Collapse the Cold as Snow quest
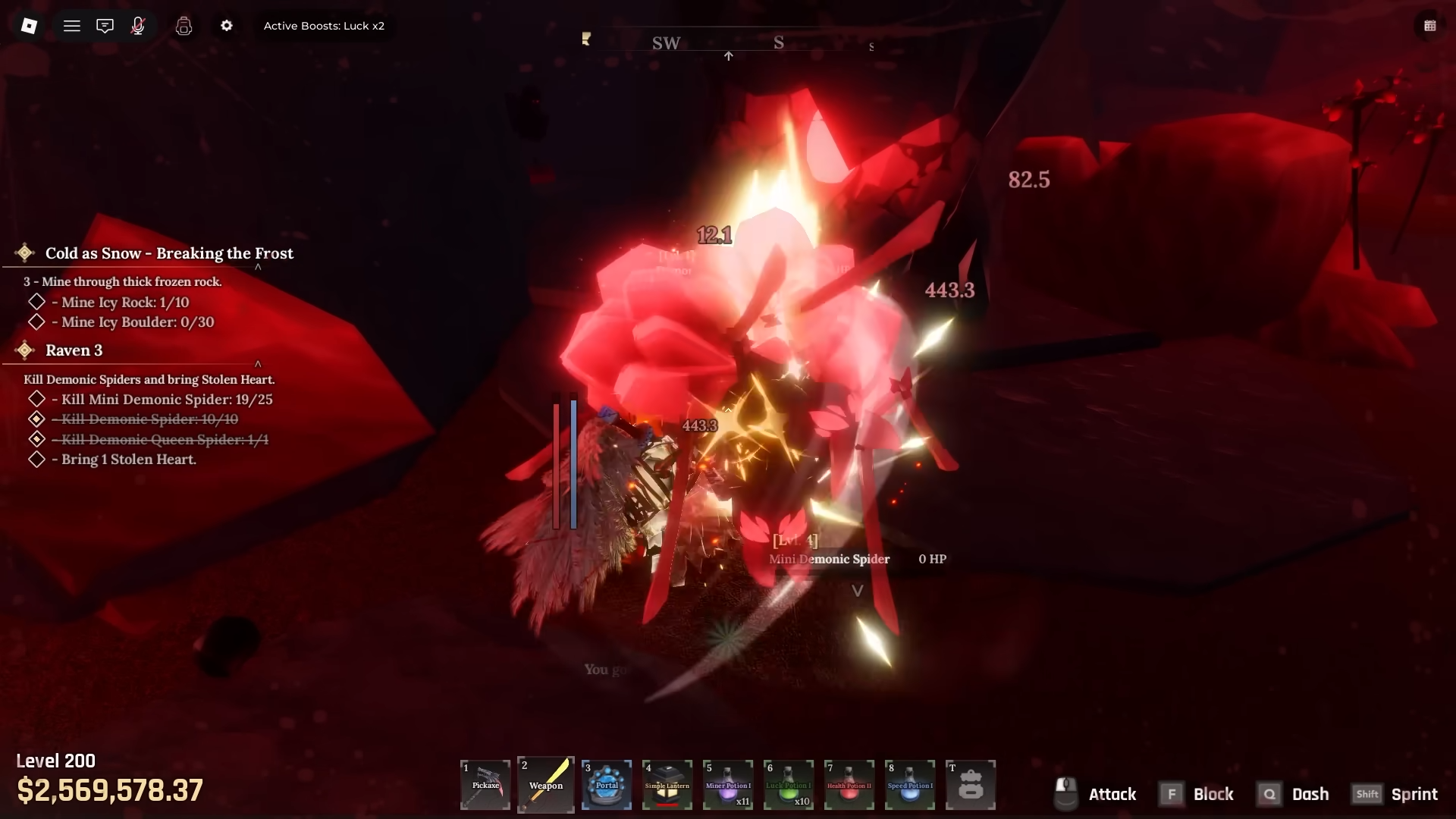1456x819 pixels. [258, 267]
